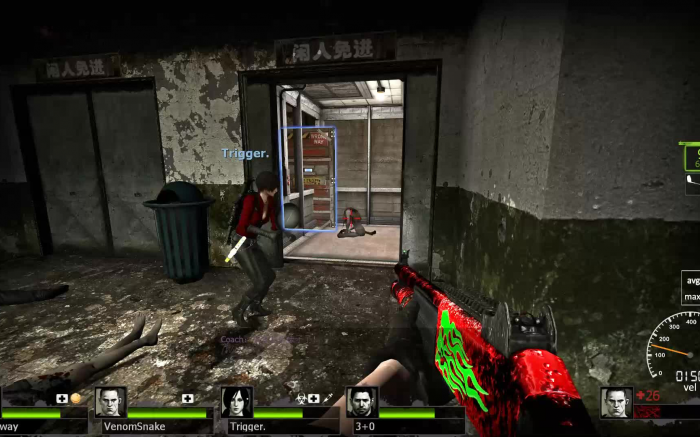Image resolution: width=700 pixels, height=437 pixels.
Task: Click your own survivor portrait
Action: (x=616, y=402)
